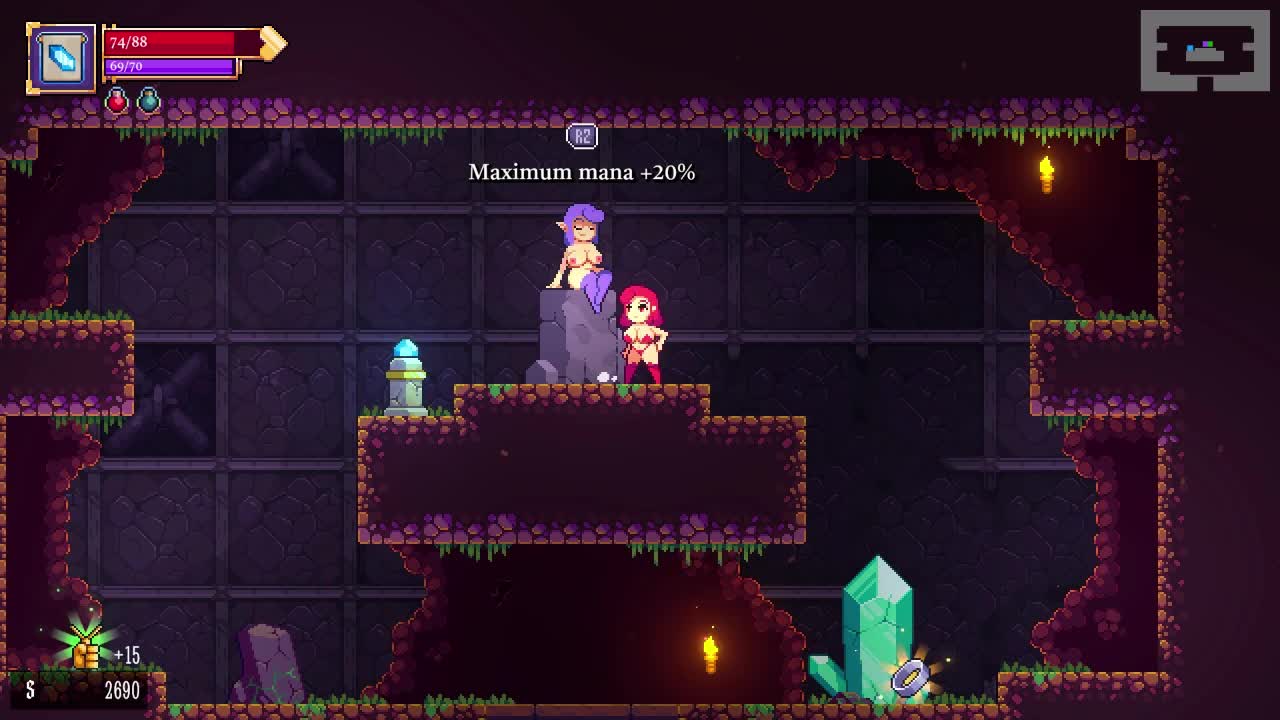The image size is (1280, 720).
Task: Use the teal mana potion
Action: (149, 100)
